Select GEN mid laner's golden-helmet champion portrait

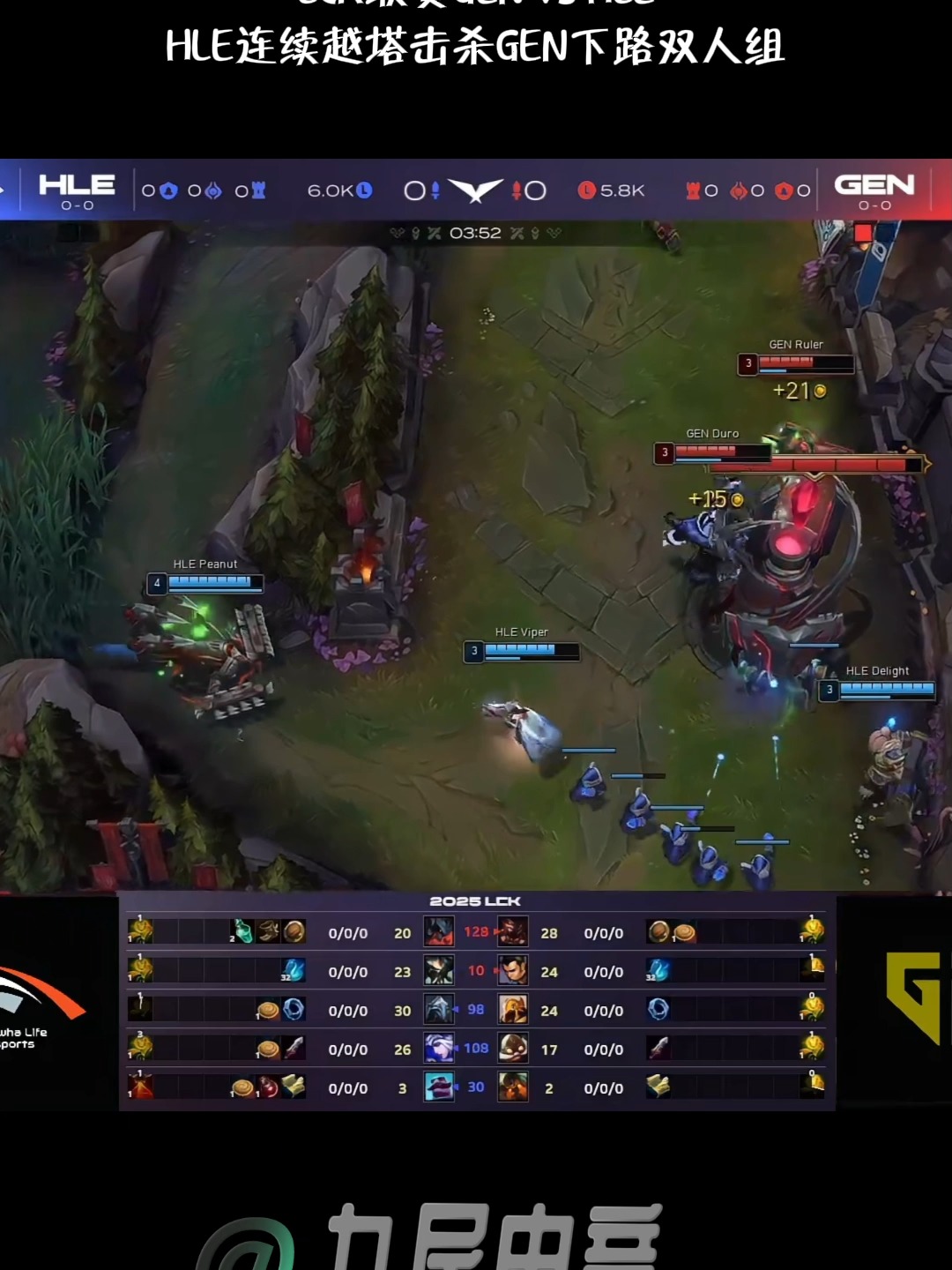513,1009
